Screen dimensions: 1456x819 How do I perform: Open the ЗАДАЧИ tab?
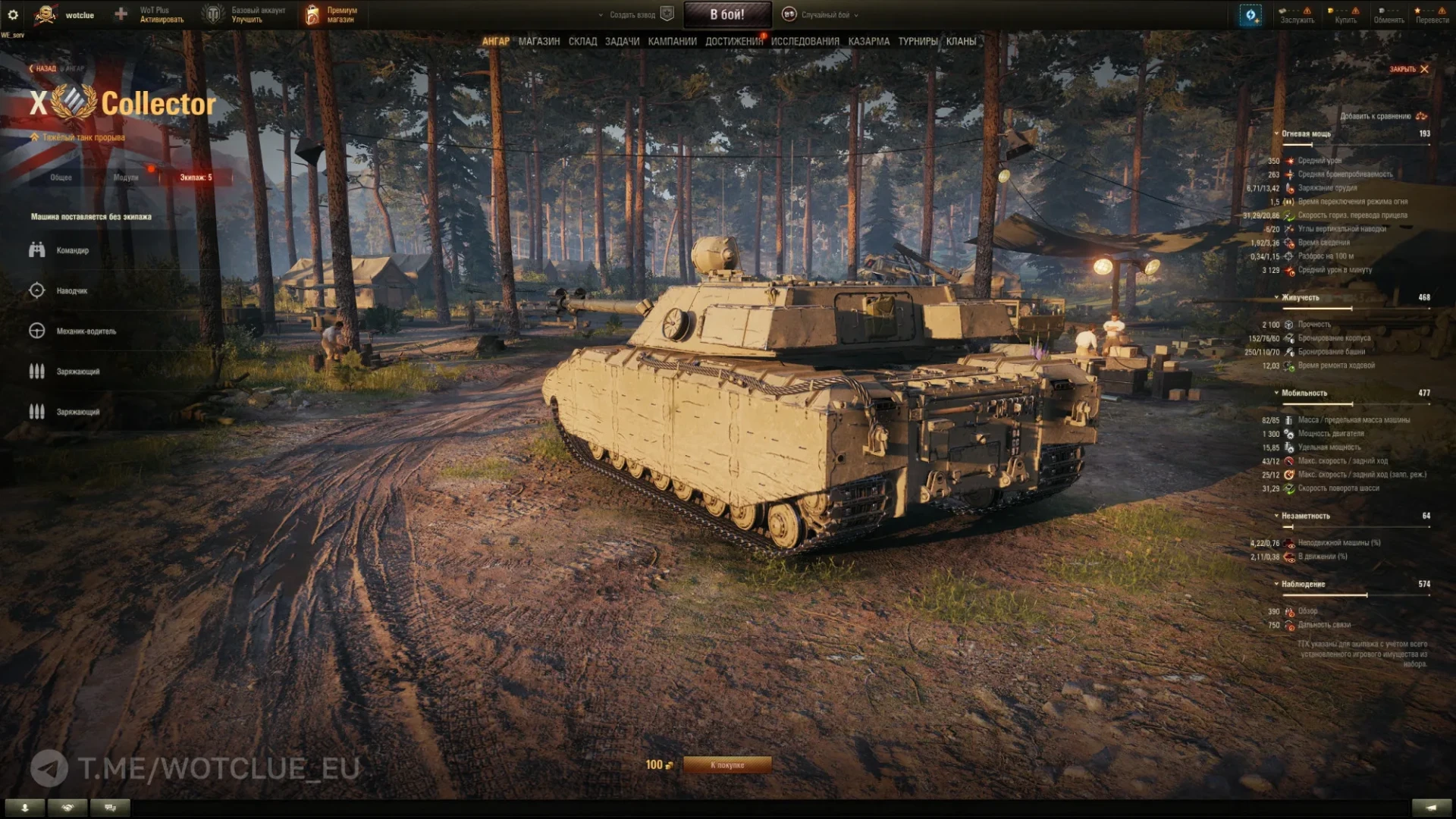pyautogui.click(x=622, y=42)
